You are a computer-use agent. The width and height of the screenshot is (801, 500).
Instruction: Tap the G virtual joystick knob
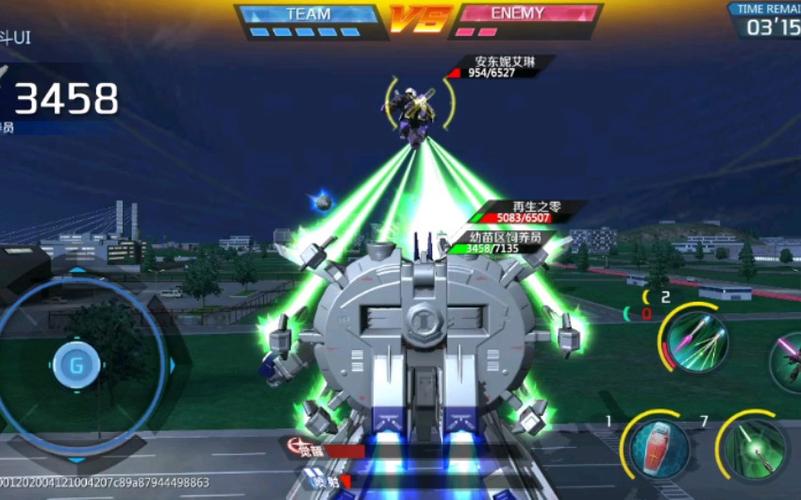(x=75, y=364)
